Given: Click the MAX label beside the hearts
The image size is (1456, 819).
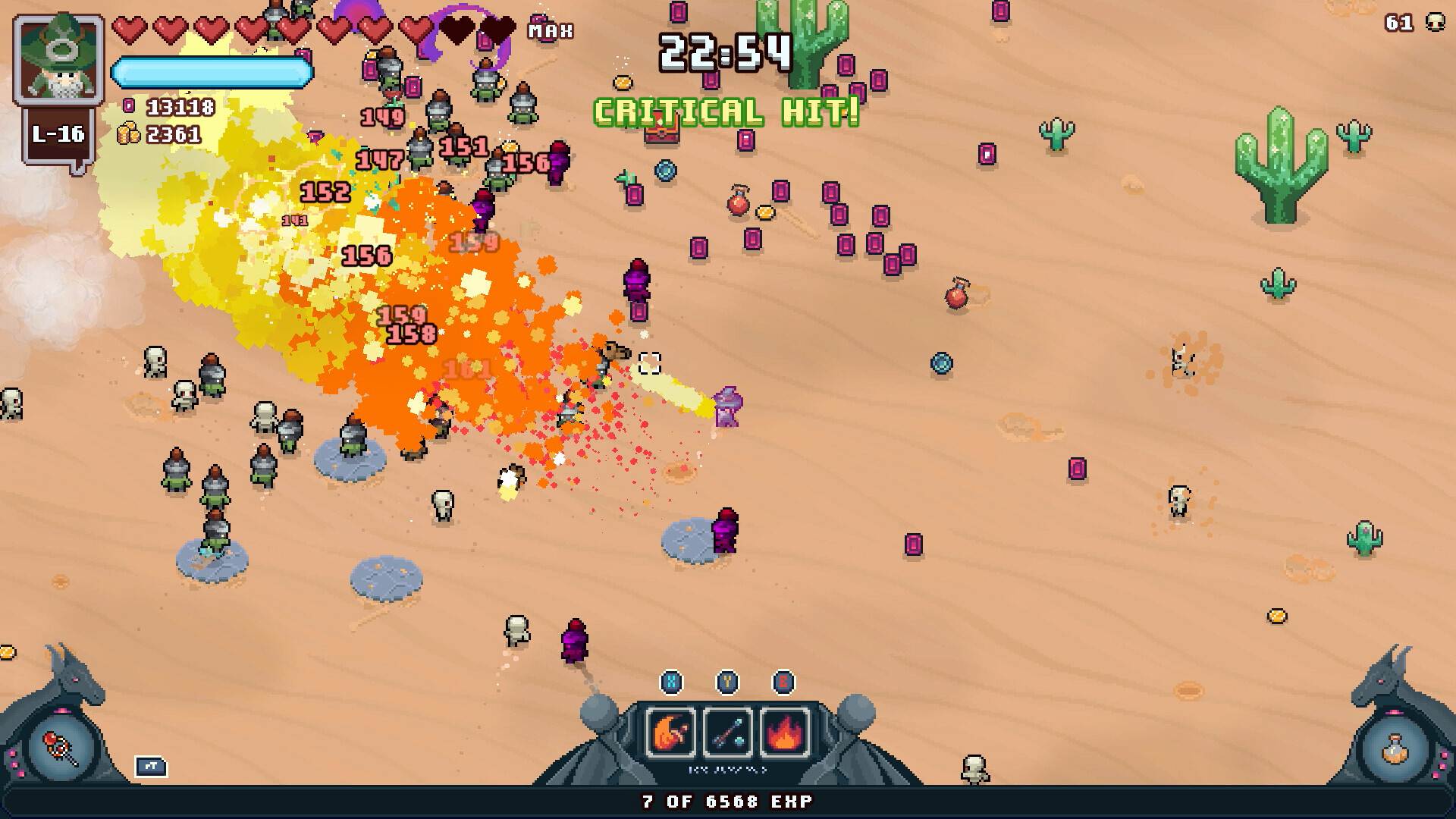Looking at the screenshot, I should tap(550, 31).
